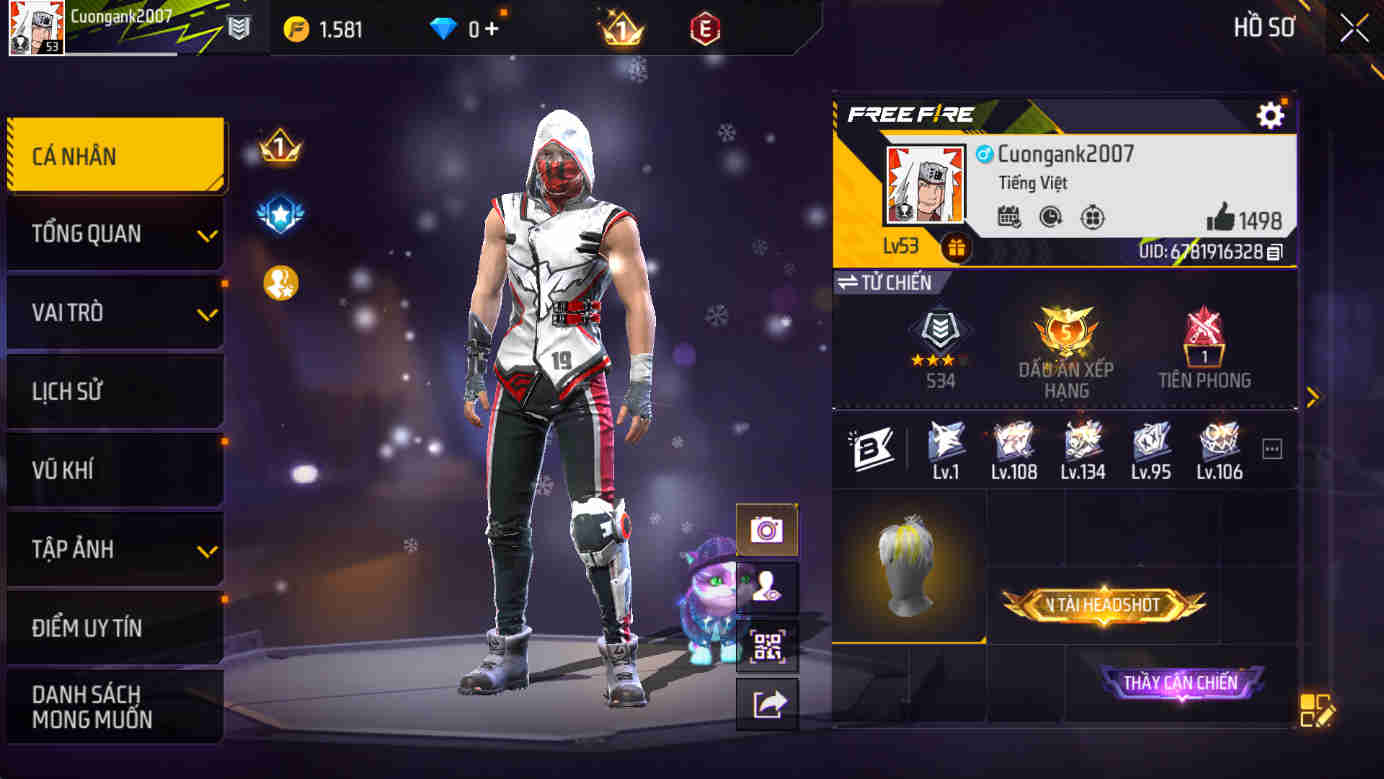The image size is (1384, 779).
Task: Switch to the VŨ KHÍ tab
Action: [x=113, y=470]
